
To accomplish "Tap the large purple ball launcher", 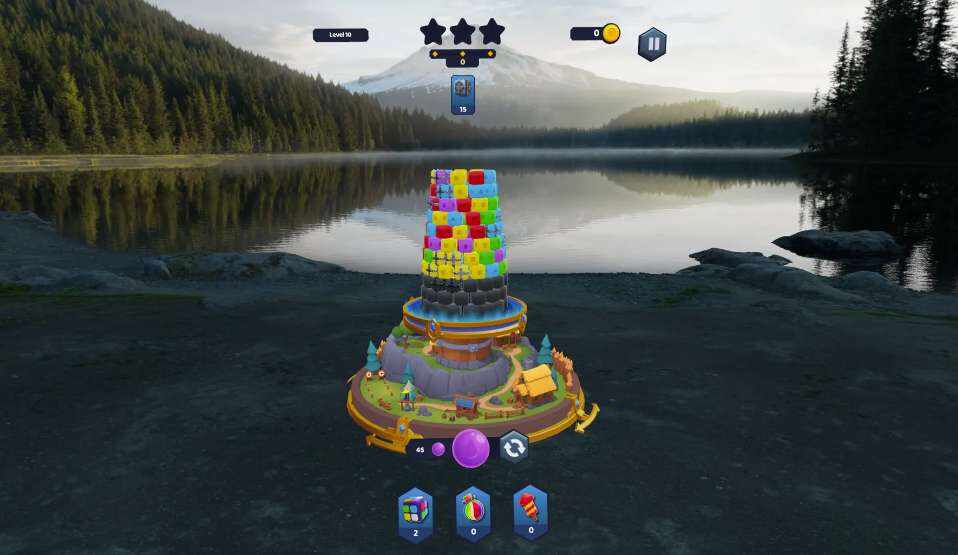I will click(471, 448).
